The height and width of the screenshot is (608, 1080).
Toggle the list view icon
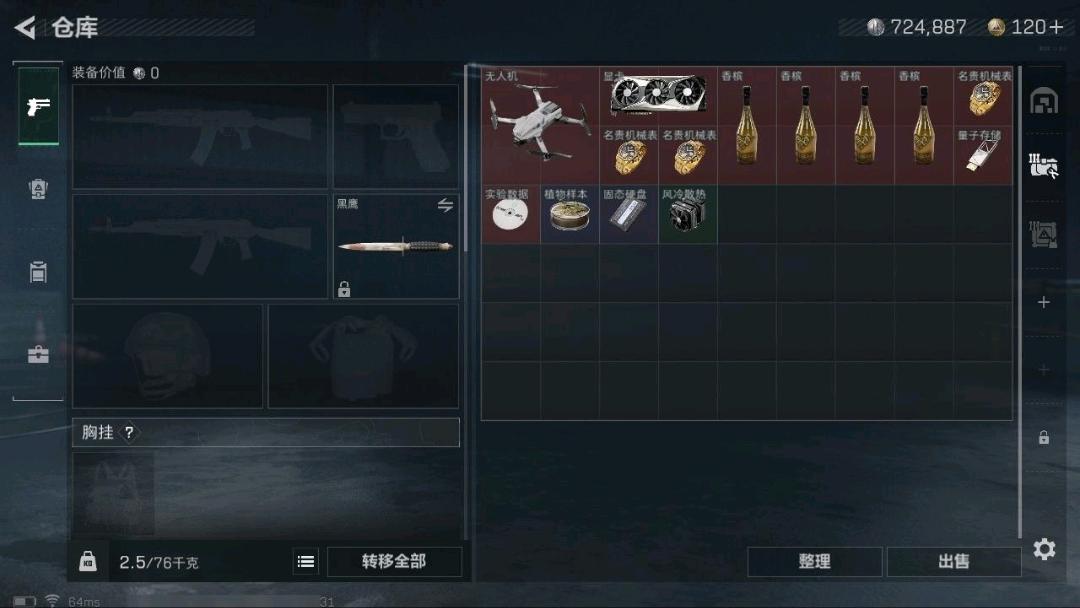(x=306, y=562)
